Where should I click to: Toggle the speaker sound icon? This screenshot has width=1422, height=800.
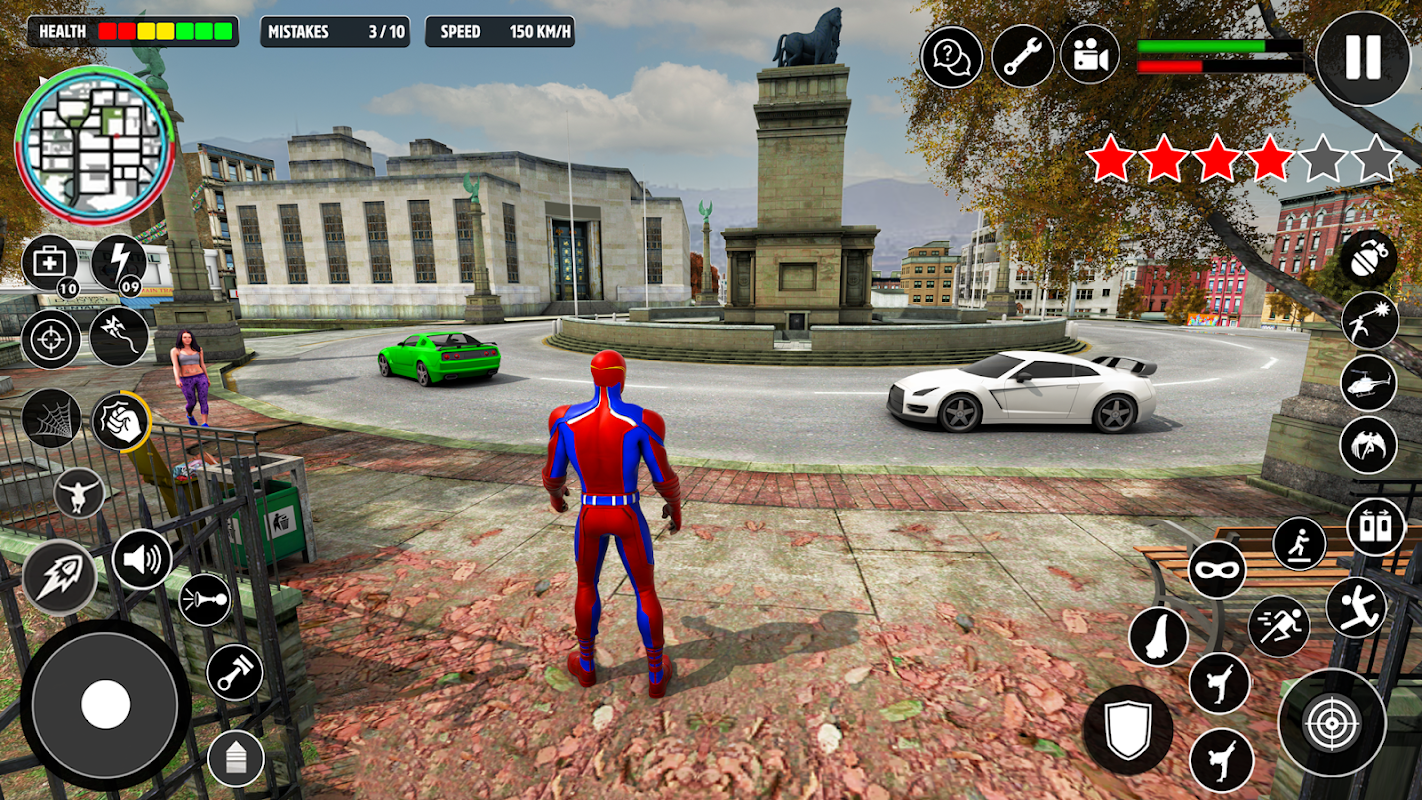[x=141, y=559]
